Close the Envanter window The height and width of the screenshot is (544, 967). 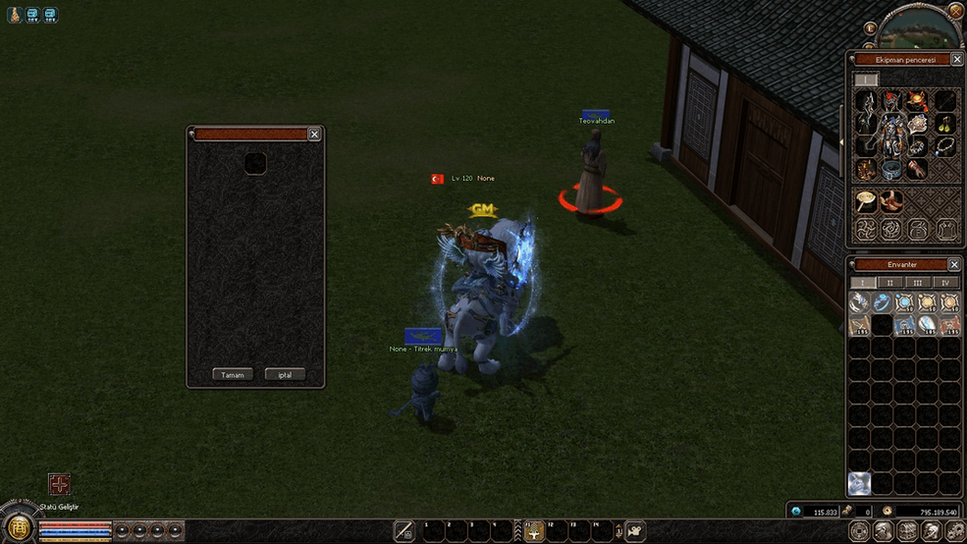click(955, 264)
